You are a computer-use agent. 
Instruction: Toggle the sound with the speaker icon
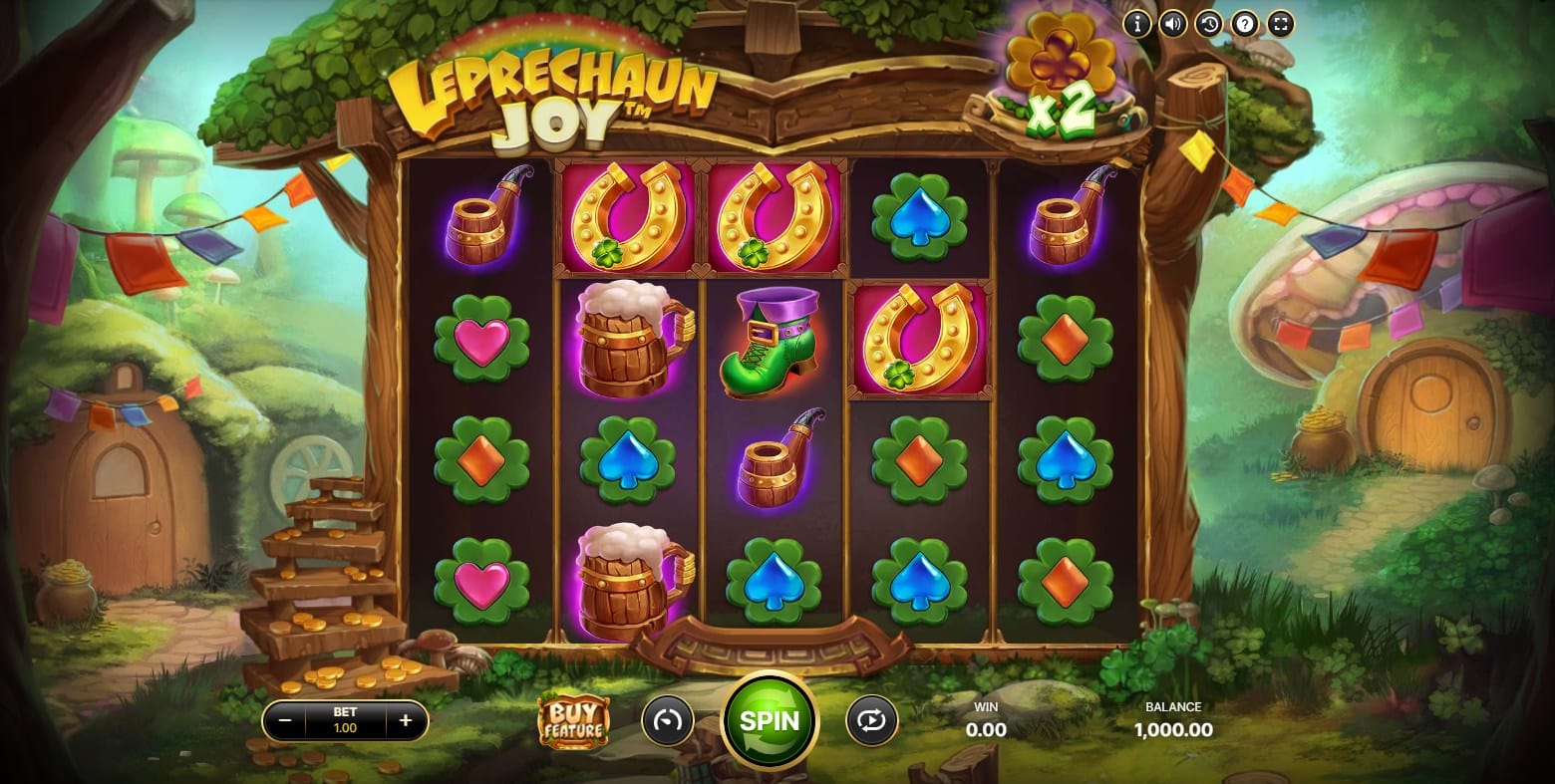[1173, 23]
